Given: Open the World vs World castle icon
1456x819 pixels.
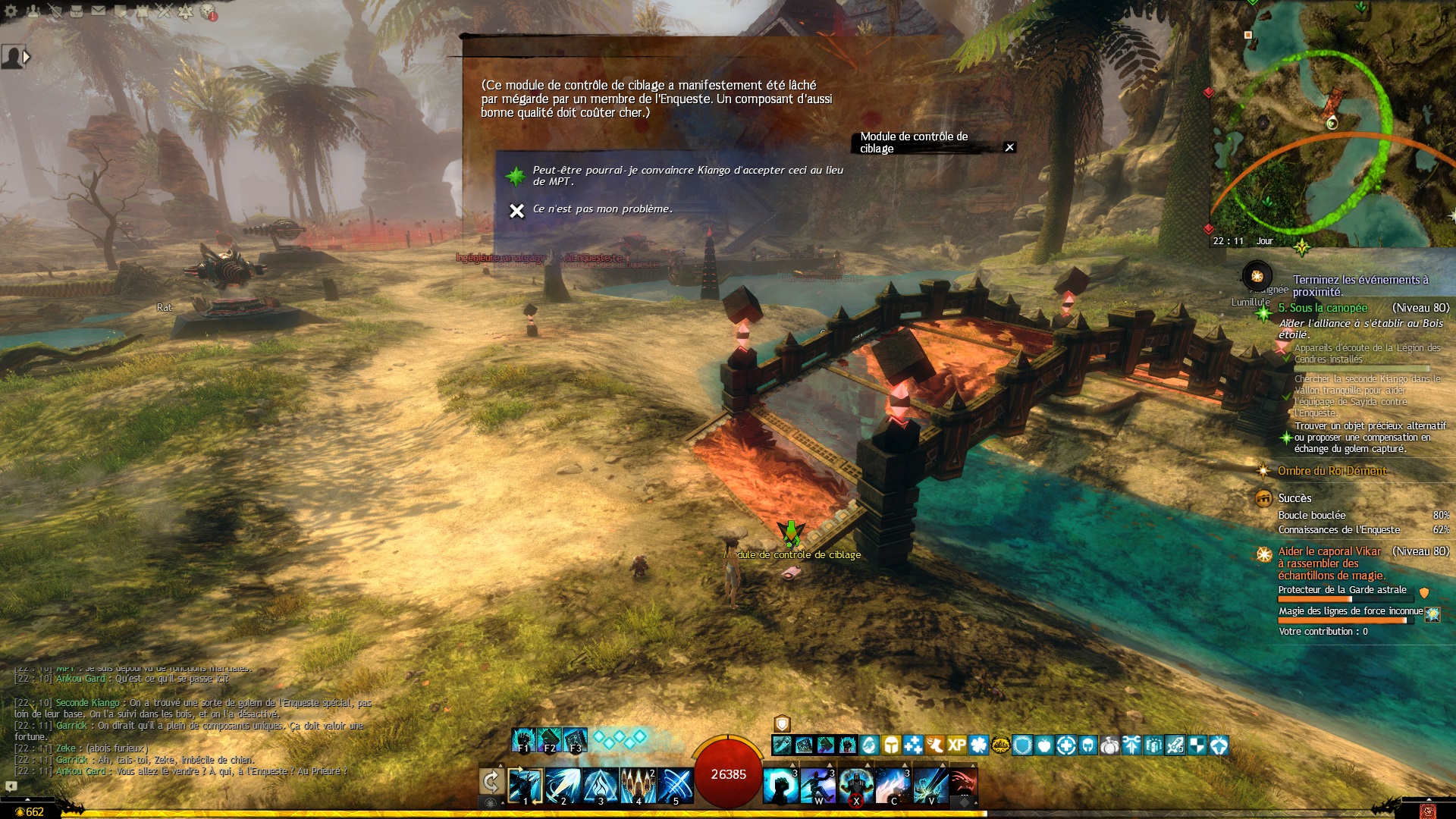Looking at the screenshot, I should [x=142, y=11].
